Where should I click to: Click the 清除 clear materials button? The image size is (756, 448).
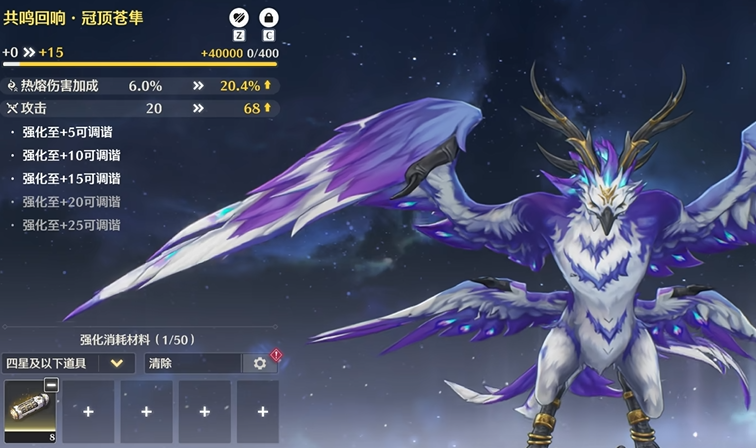tap(193, 363)
